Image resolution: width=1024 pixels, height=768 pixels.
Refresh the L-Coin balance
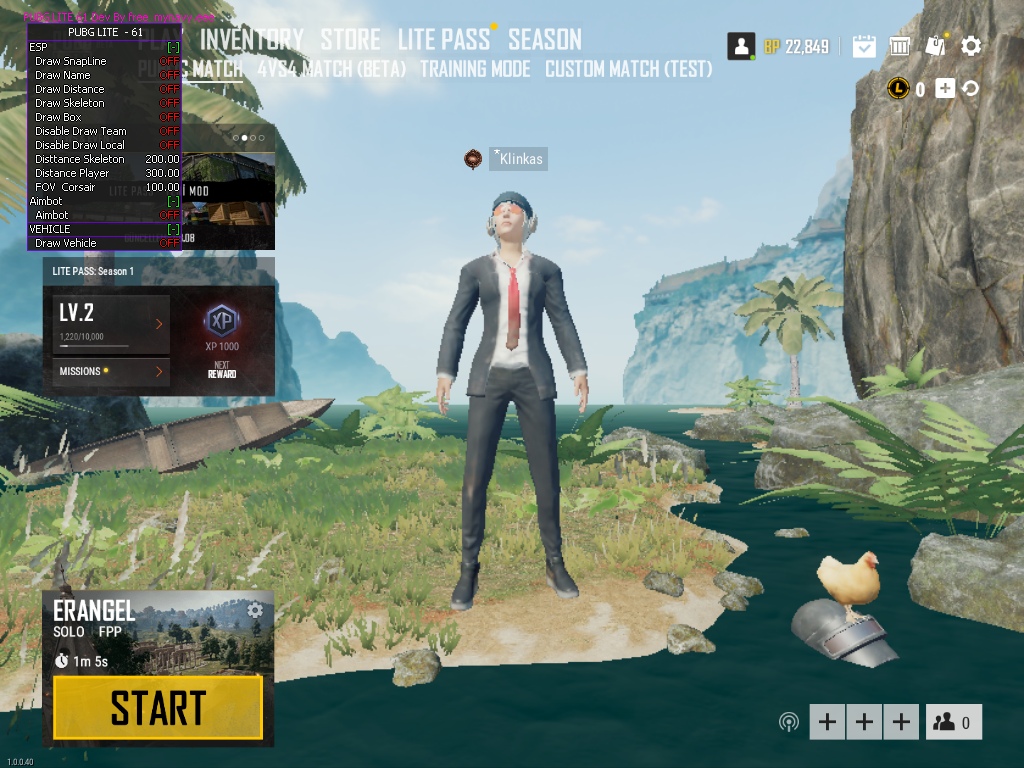pos(969,89)
